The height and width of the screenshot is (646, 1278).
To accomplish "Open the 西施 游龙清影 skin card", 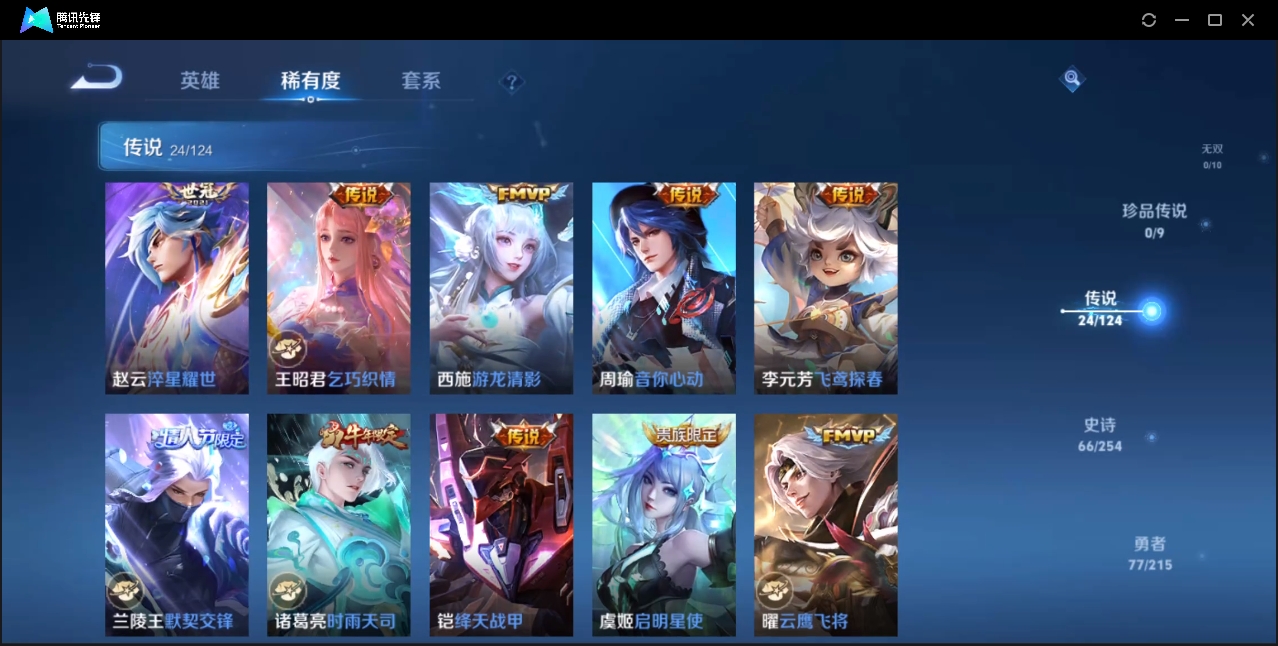I will pyautogui.click(x=501, y=288).
